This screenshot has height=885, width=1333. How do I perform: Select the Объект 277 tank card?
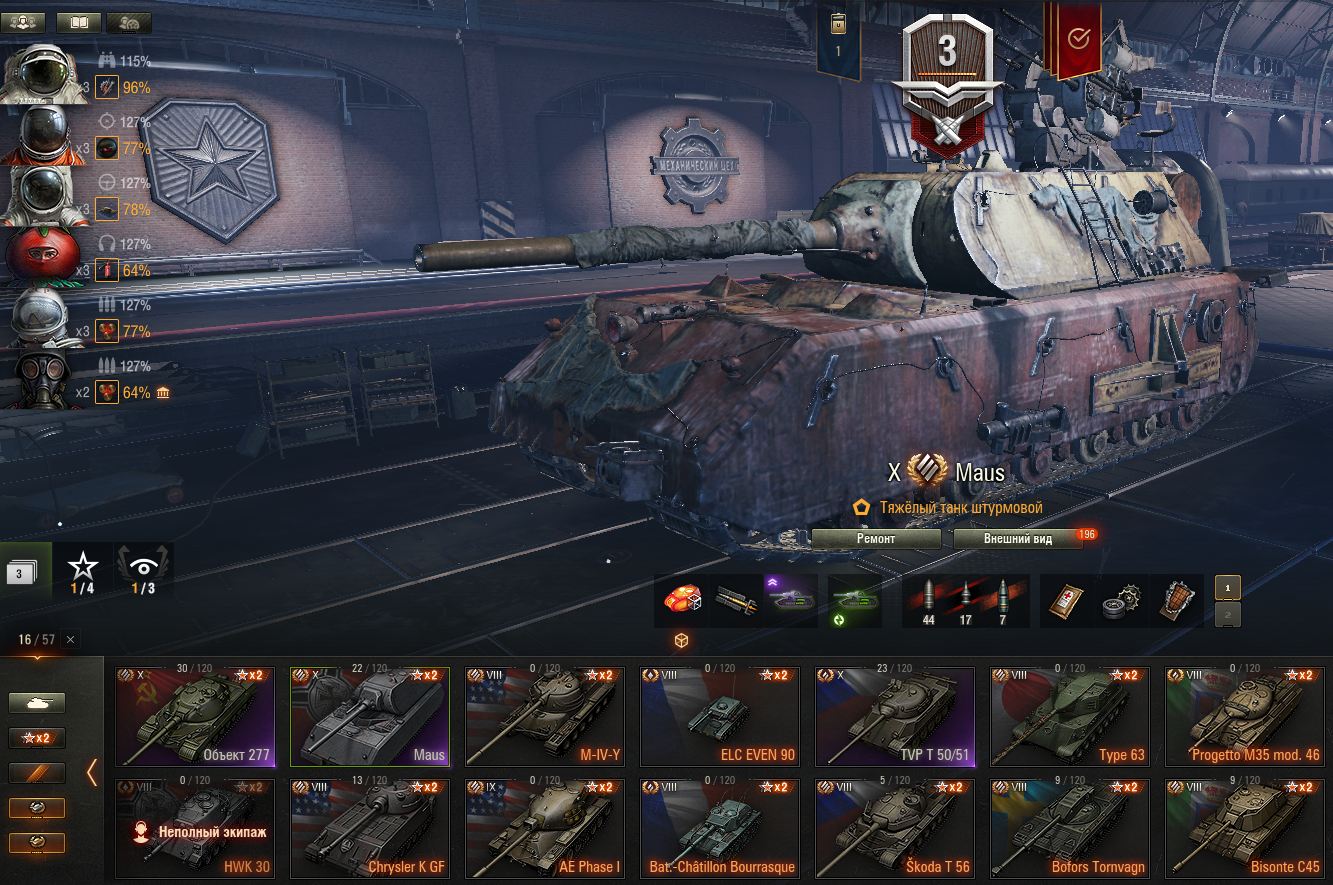pyautogui.click(x=195, y=716)
